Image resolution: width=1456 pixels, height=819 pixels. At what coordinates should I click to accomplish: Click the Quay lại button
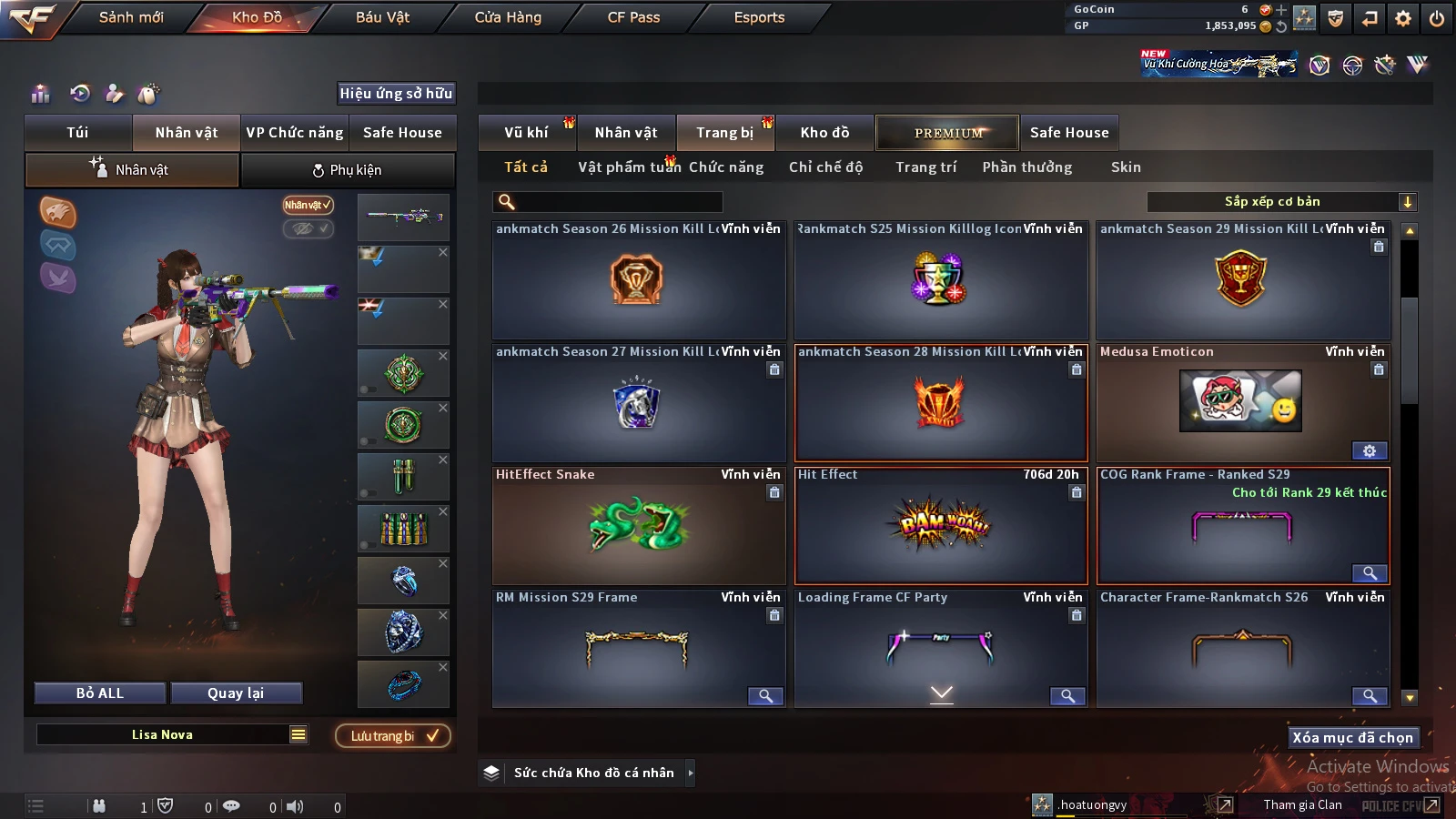click(x=236, y=693)
